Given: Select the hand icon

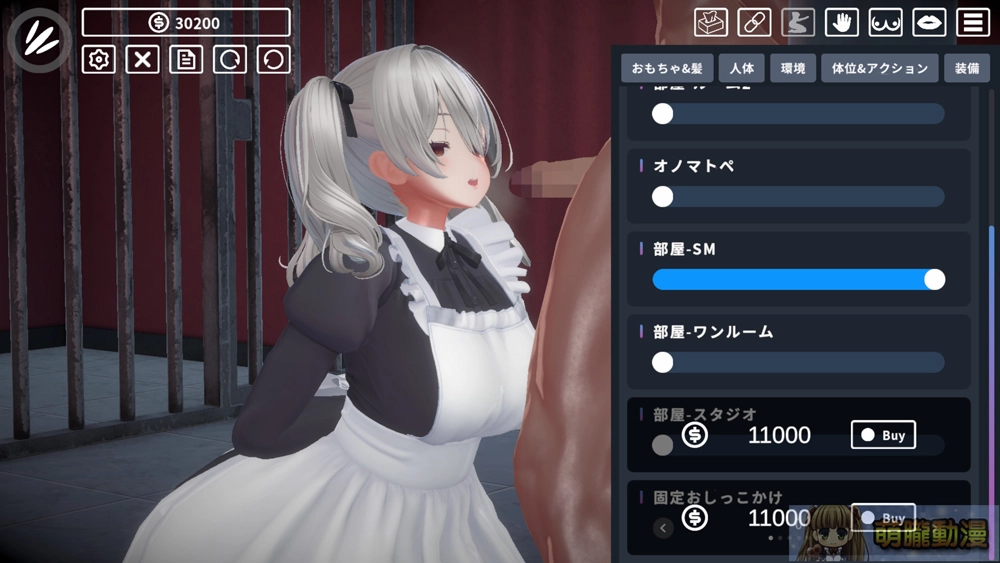Looking at the screenshot, I should (x=842, y=22).
